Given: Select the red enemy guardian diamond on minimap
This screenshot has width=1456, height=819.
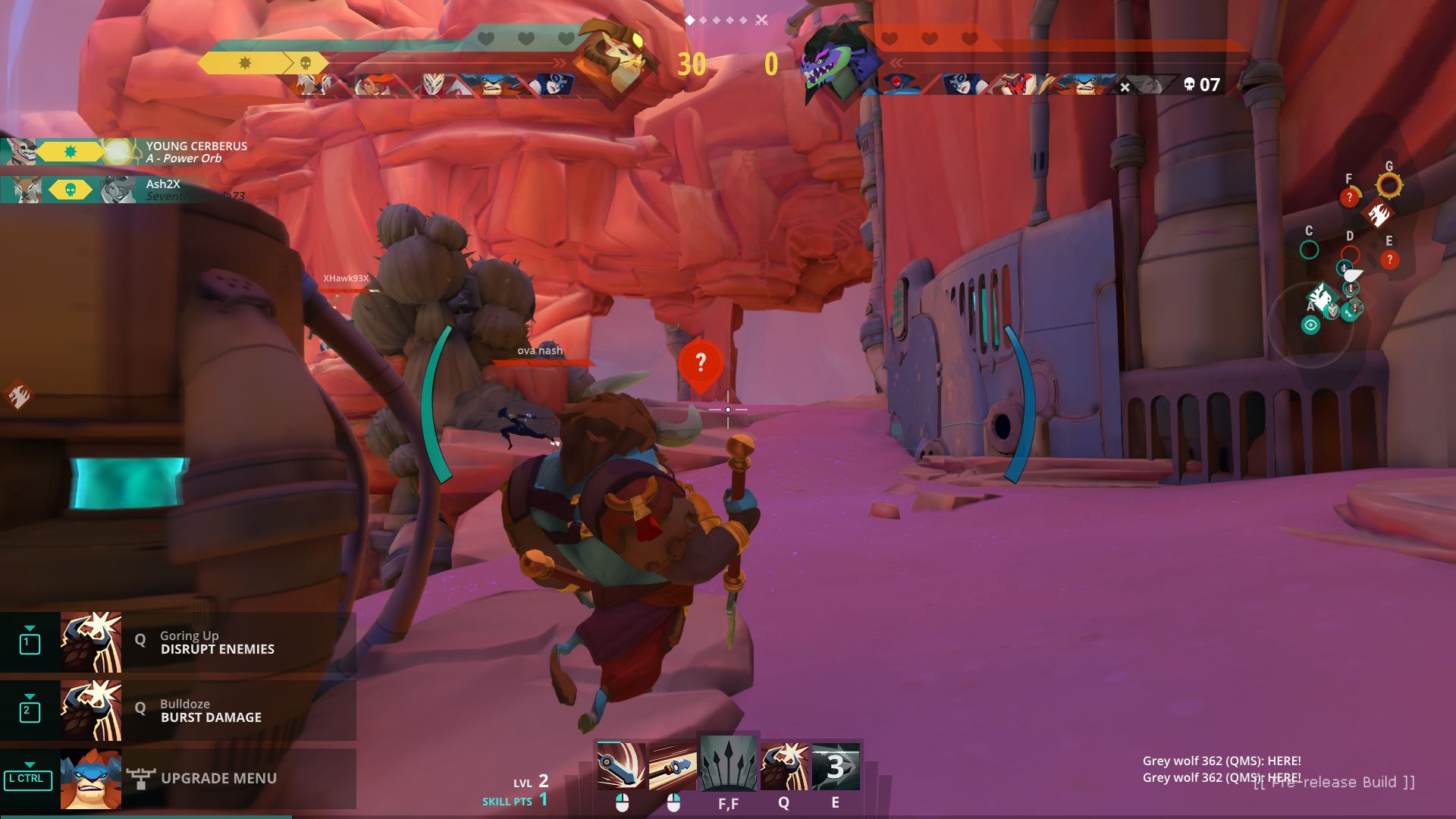Looking at the screenshot, I should [1378, 215].
